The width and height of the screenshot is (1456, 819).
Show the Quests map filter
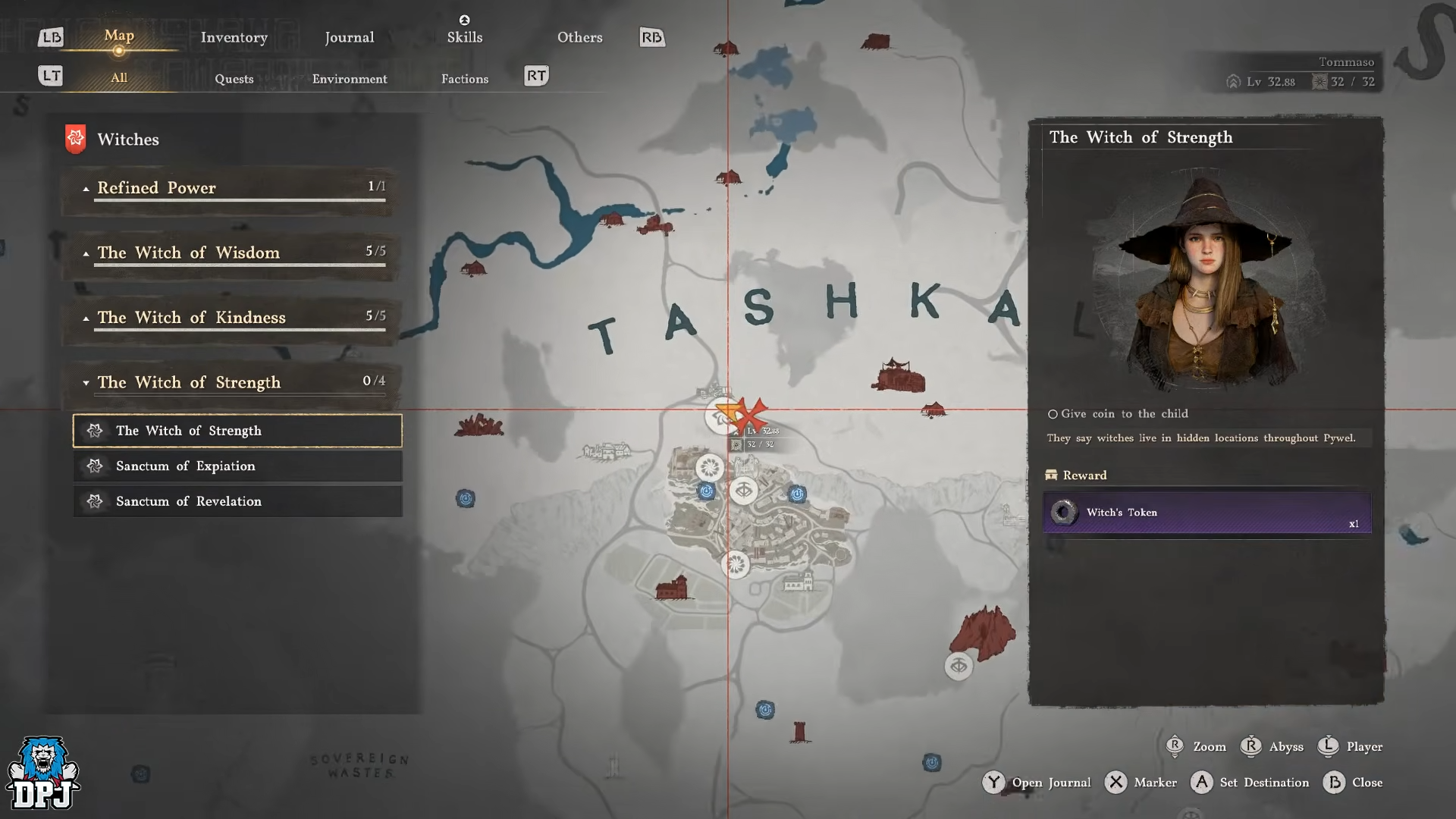(234, 79)
